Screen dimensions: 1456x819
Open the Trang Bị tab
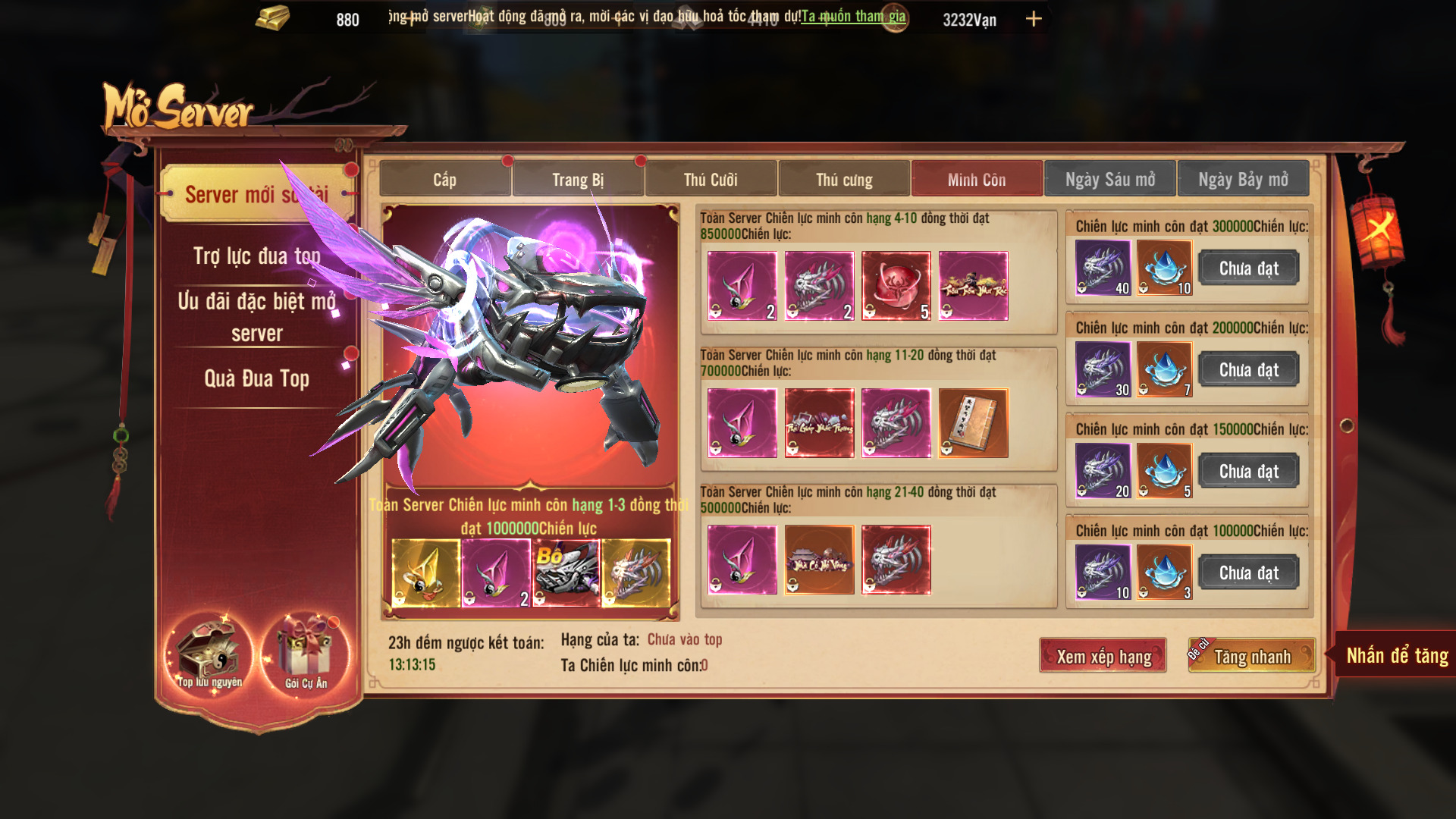tap(578, 180)
